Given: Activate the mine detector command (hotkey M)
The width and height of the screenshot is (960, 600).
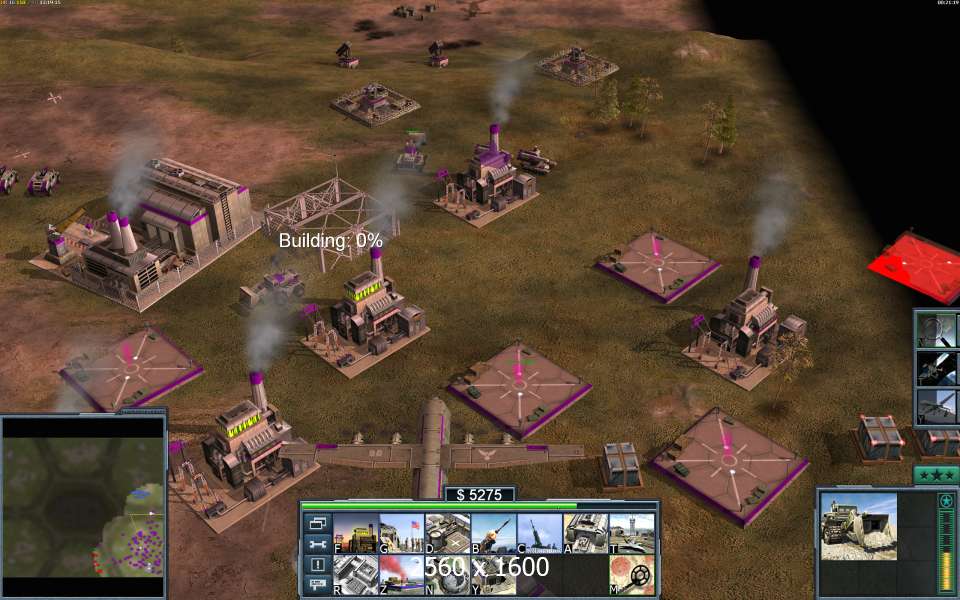Looking at the screenshot, I should click(x=632, y=574).
